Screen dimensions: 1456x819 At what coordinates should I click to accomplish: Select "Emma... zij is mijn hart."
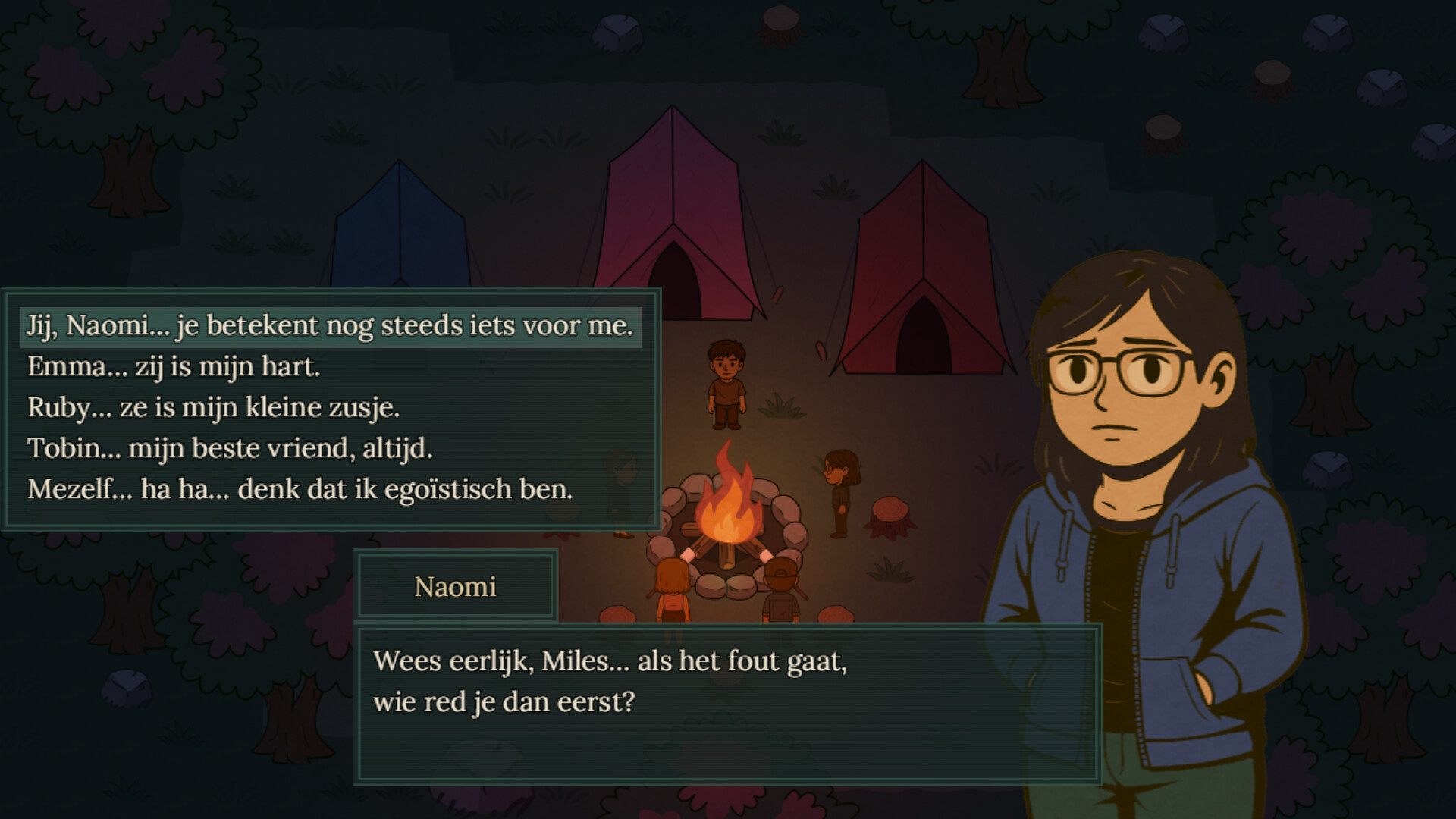tap(174, 367)
